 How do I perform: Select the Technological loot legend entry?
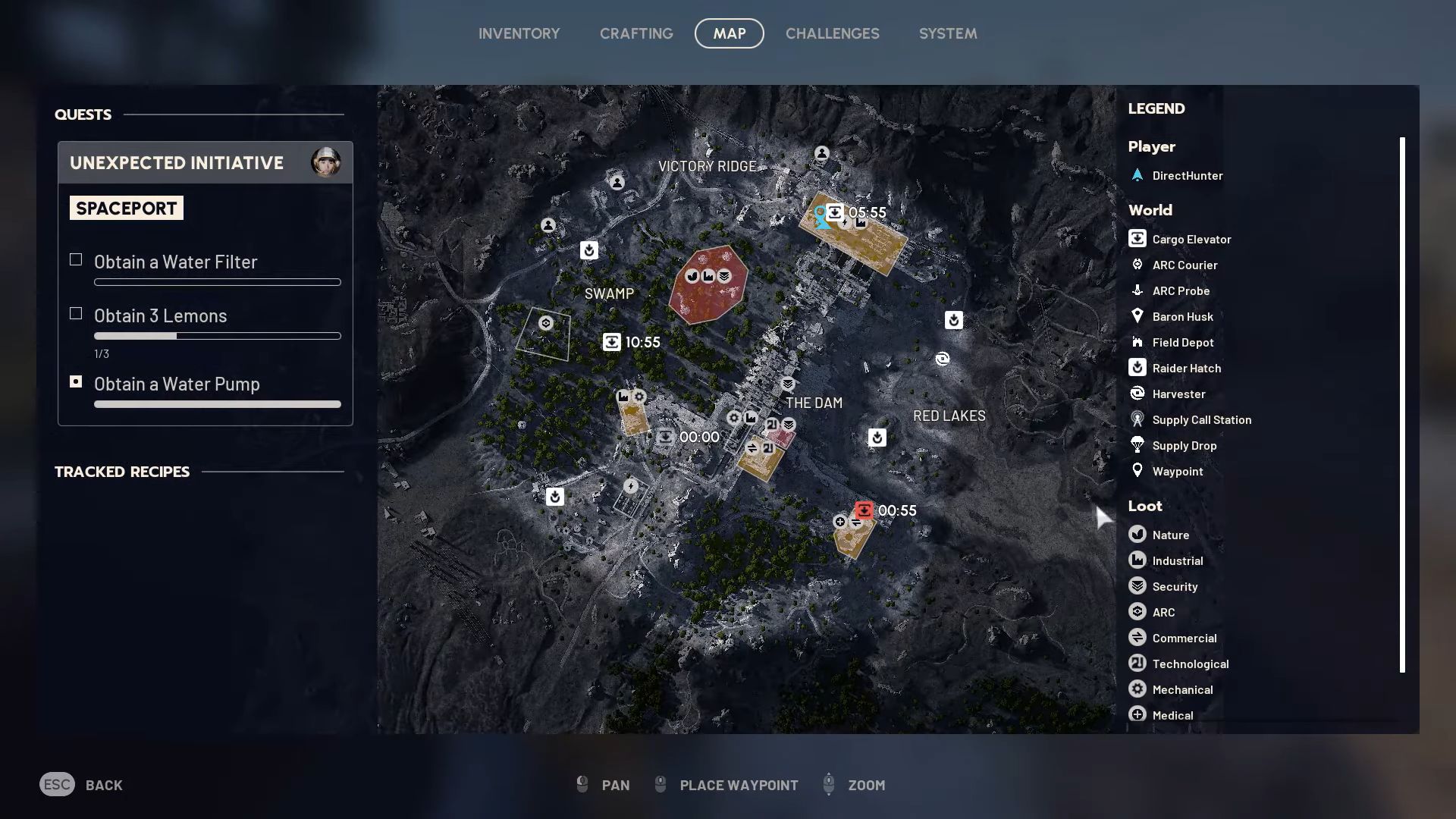(x=1190, y=664)
